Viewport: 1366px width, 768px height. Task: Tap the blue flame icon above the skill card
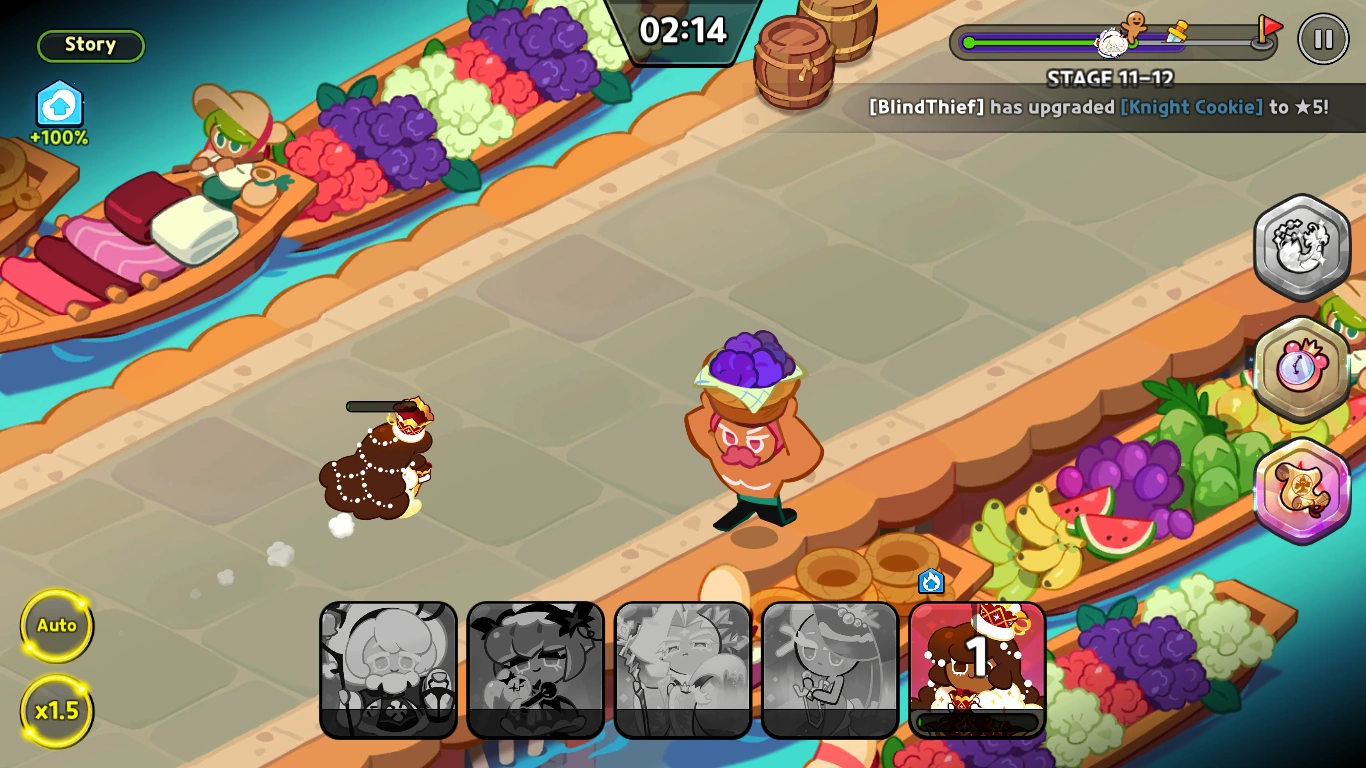[929, 581]
